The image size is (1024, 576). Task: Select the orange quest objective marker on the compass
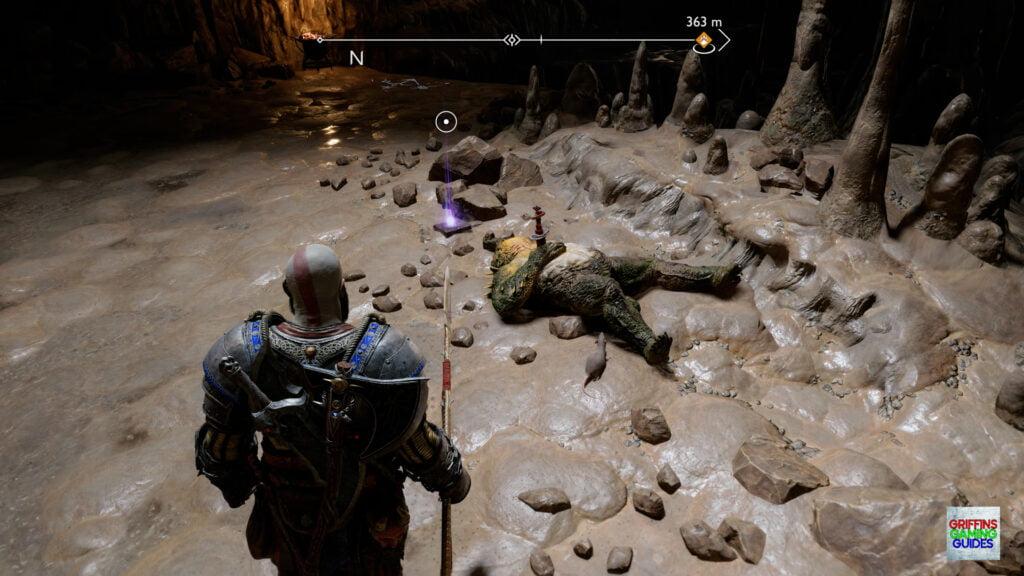click(x=704, y=41)
